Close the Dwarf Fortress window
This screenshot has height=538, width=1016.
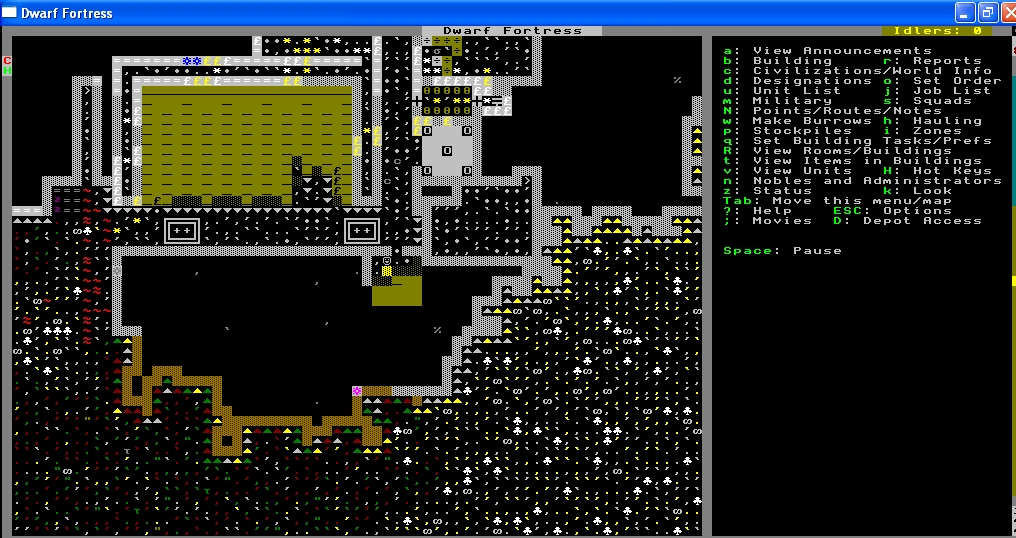[x=1004, y=13]
